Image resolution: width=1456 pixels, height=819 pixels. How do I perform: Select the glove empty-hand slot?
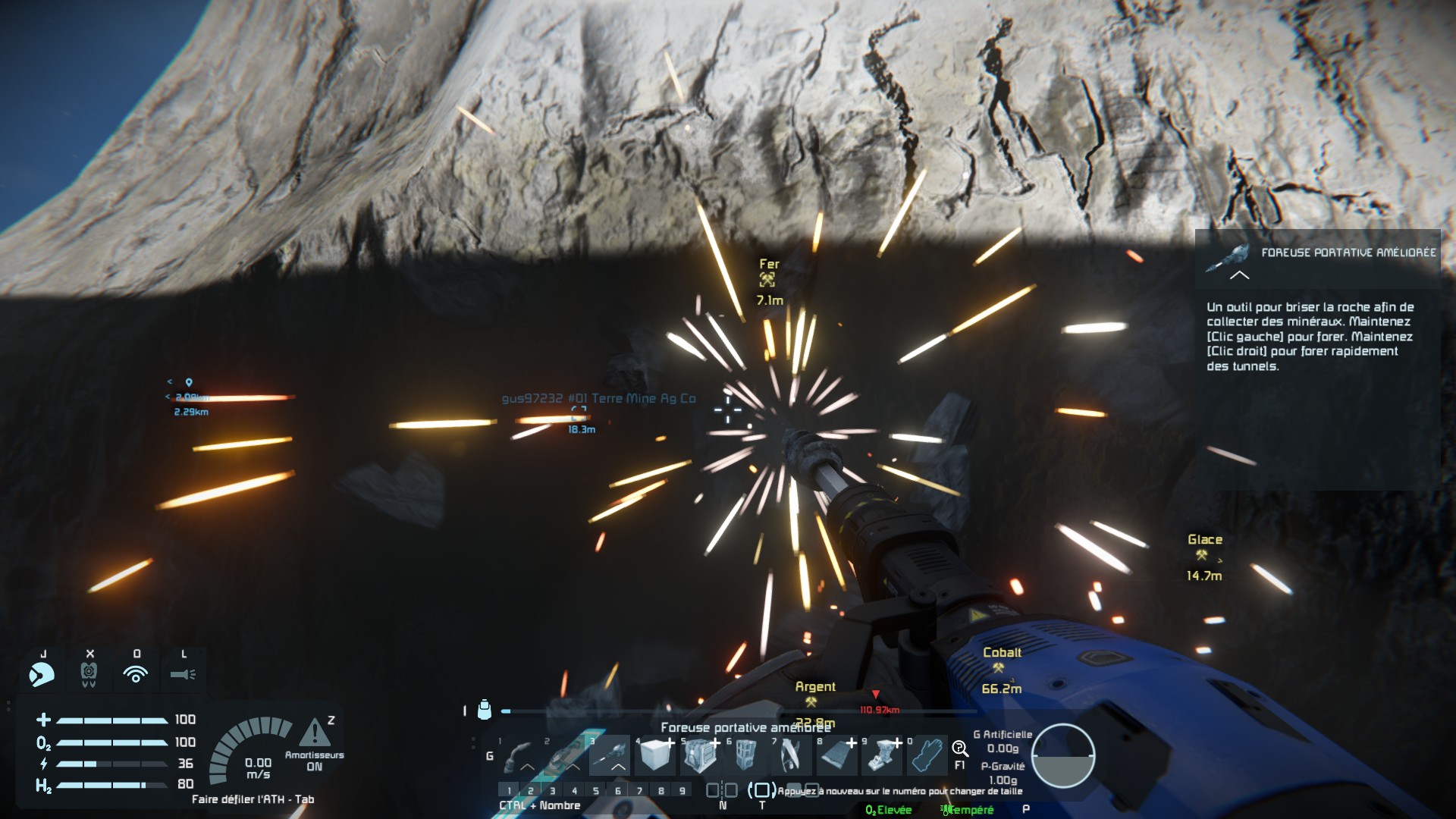tap(928, 756)
